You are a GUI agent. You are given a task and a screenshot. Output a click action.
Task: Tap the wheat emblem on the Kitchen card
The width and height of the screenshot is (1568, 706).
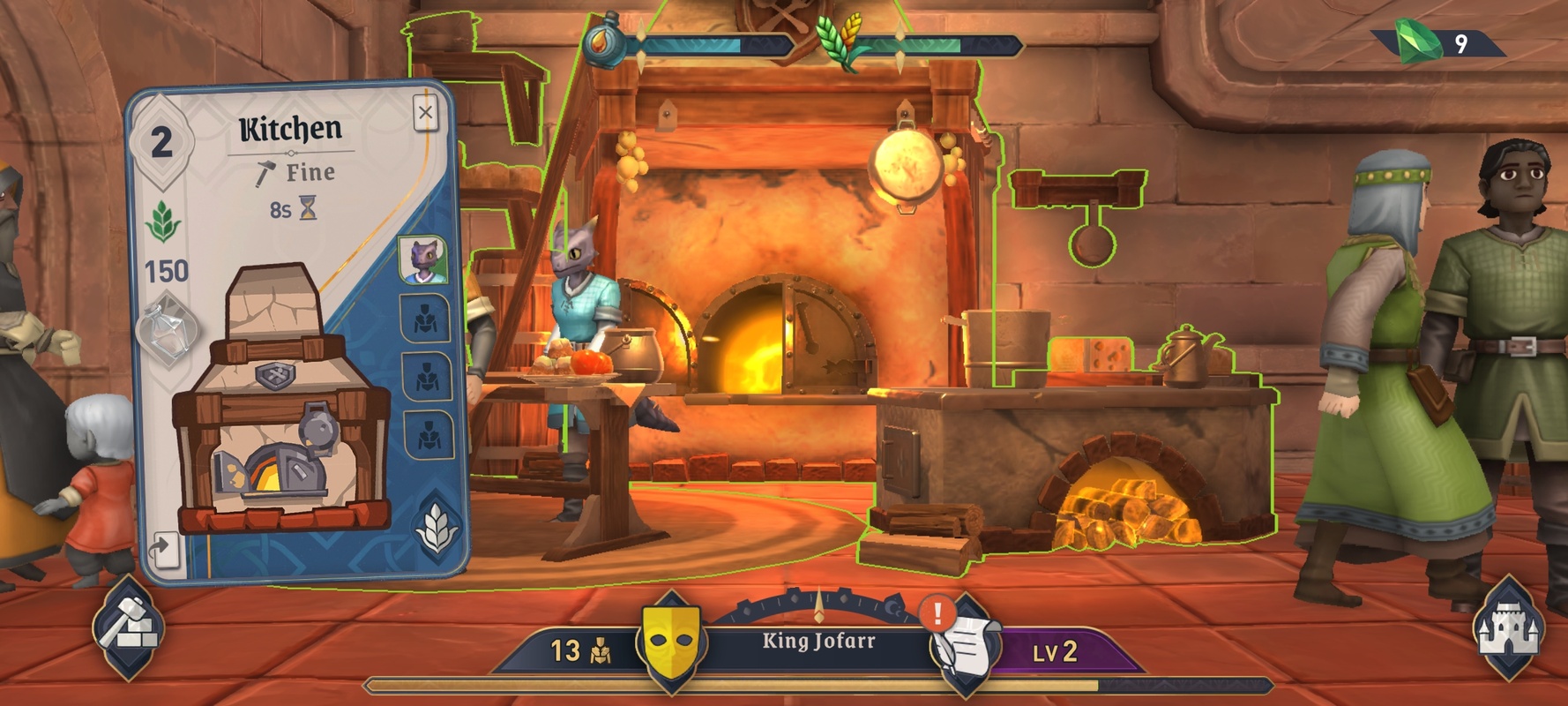tap(437, 527)
